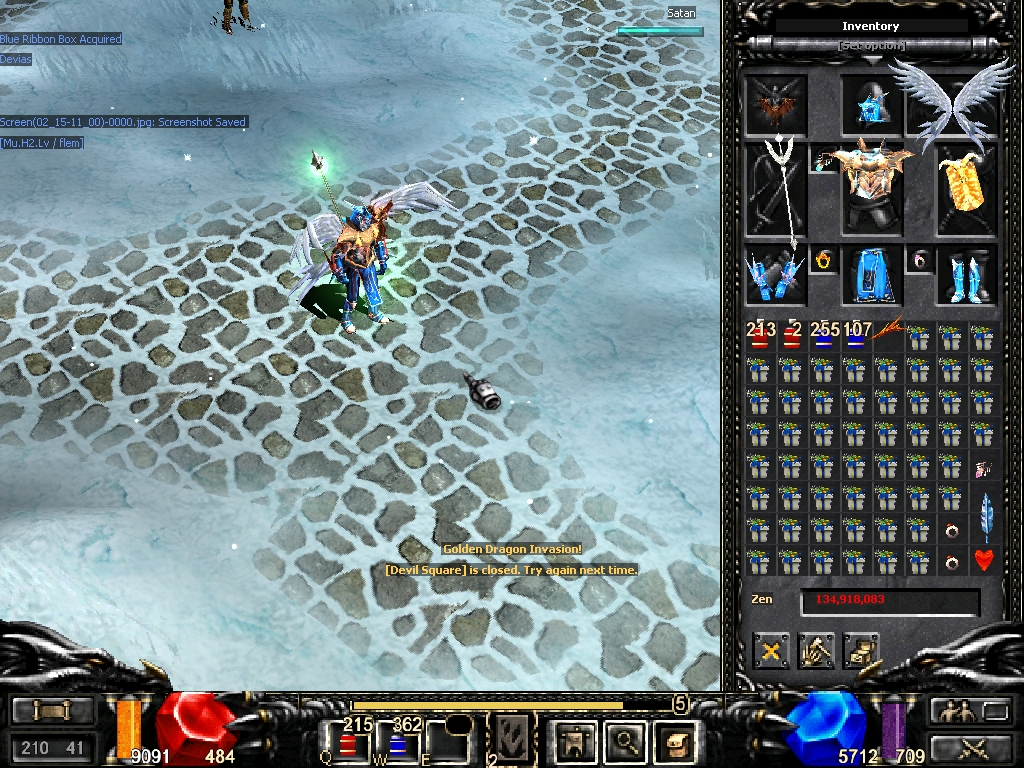Screen dimensions: 1024x768
Task: Open the treasure chest personal store button
Action: coord(861,653)
